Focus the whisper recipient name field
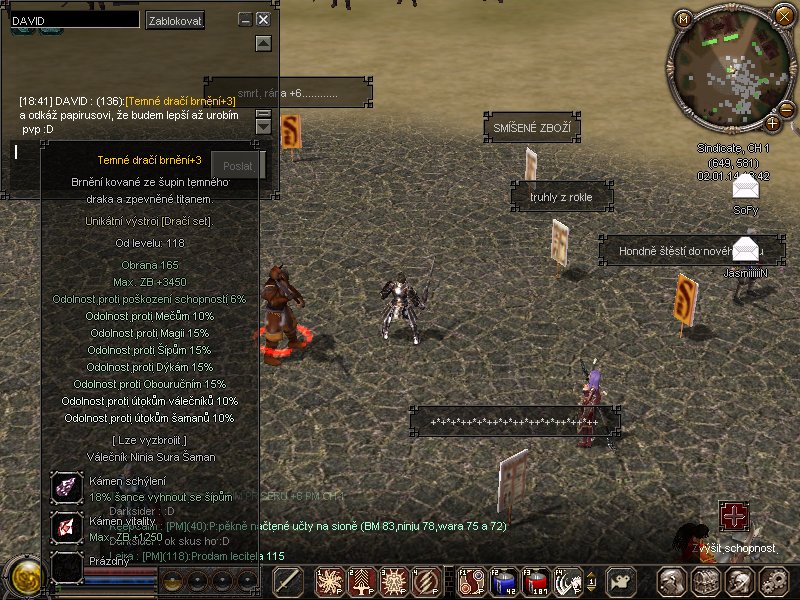The height and width of the screenshot is (600, 800). (x=74, y=19)
